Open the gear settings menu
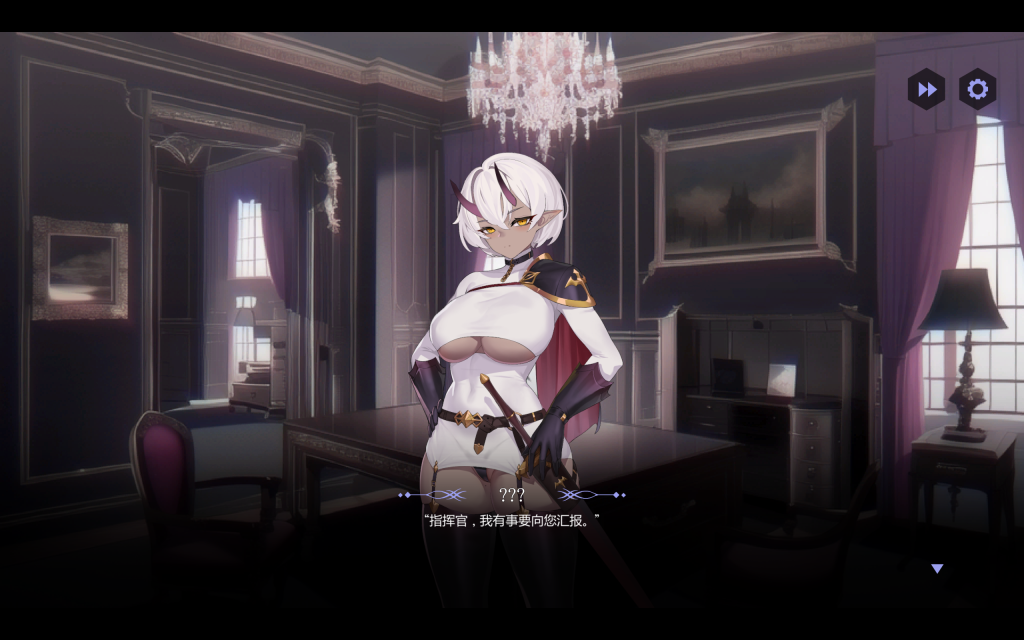This screenshot has width=1024, height=640. [x=977, y=89]
